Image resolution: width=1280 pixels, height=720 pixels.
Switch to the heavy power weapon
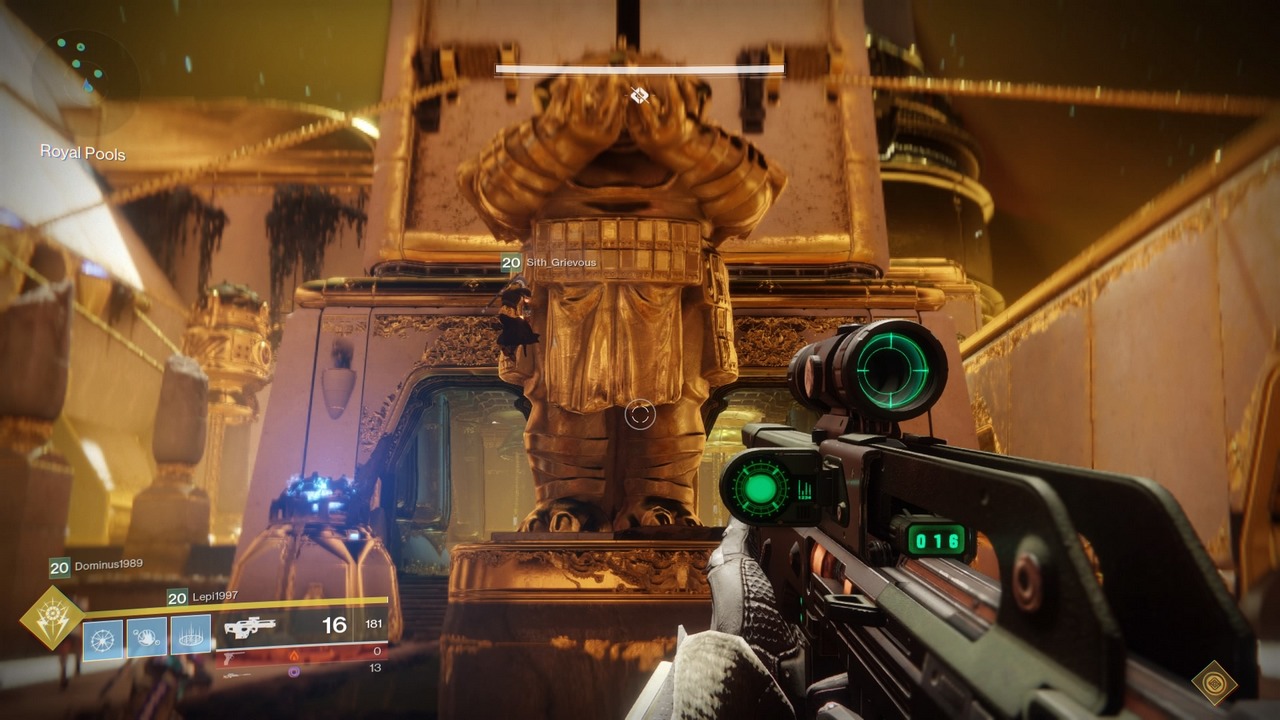236,672
